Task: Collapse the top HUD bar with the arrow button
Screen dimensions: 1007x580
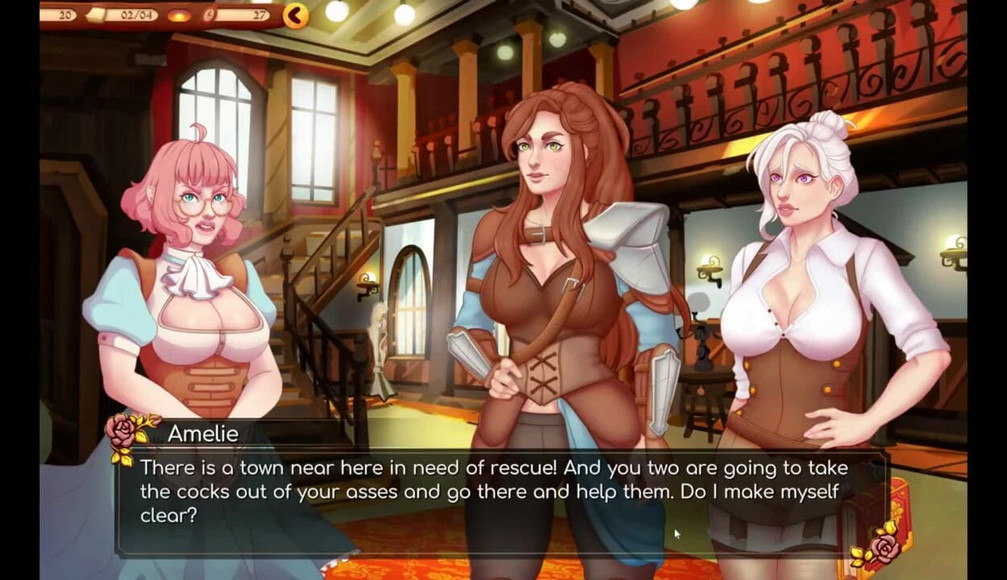Action: (295, 15)
